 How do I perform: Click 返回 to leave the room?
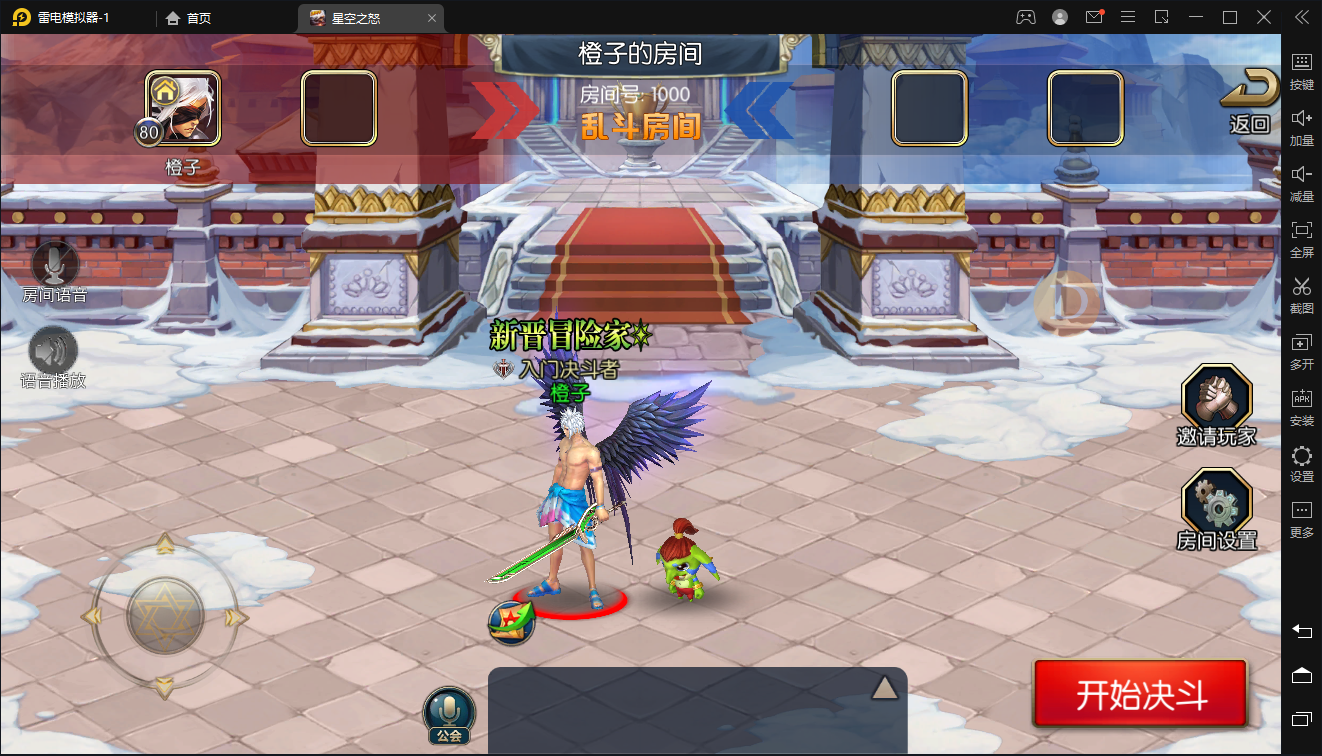[x=1250, y=101]
